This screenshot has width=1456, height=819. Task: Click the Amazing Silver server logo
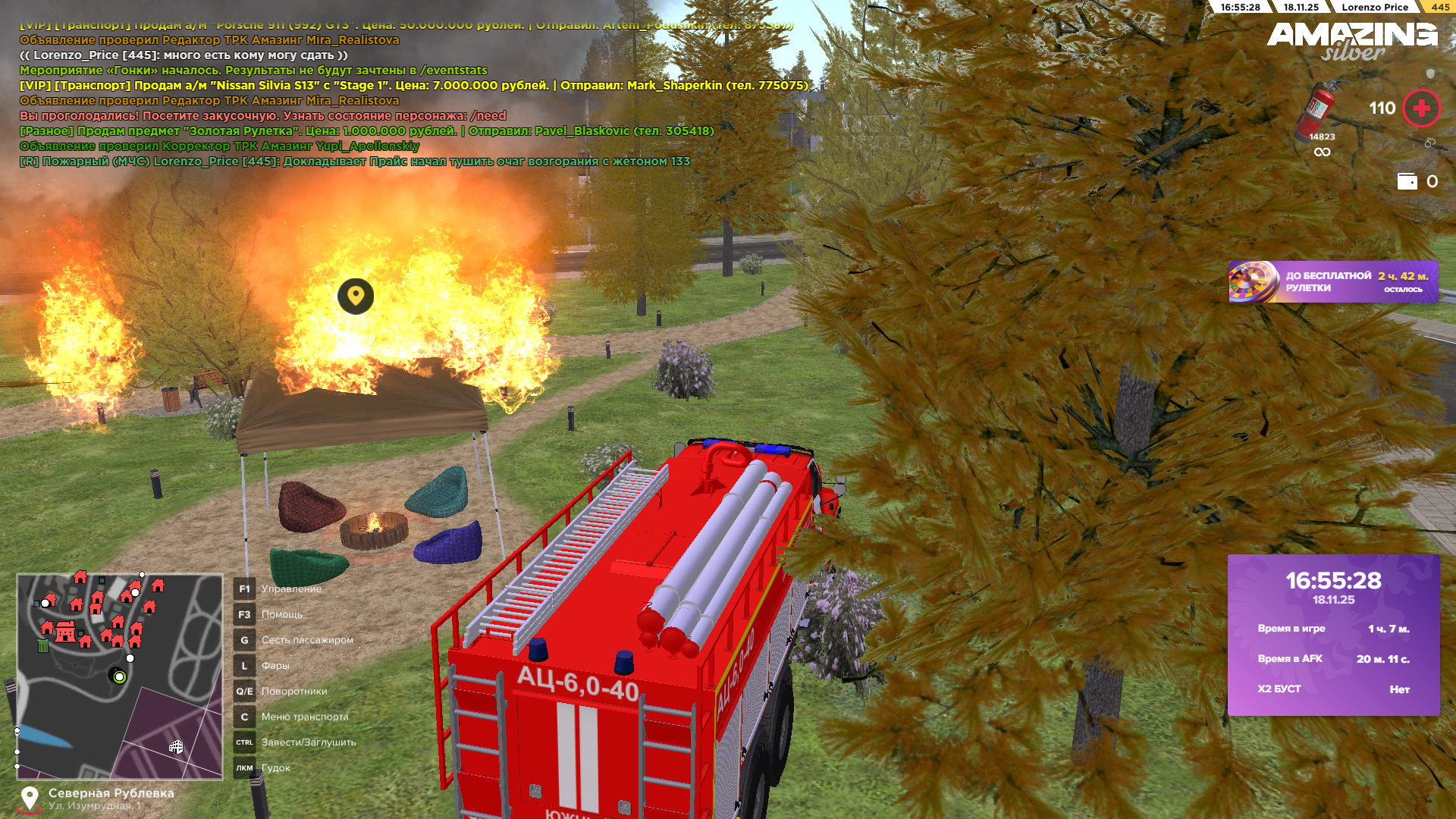click(x=1352, y=41)
